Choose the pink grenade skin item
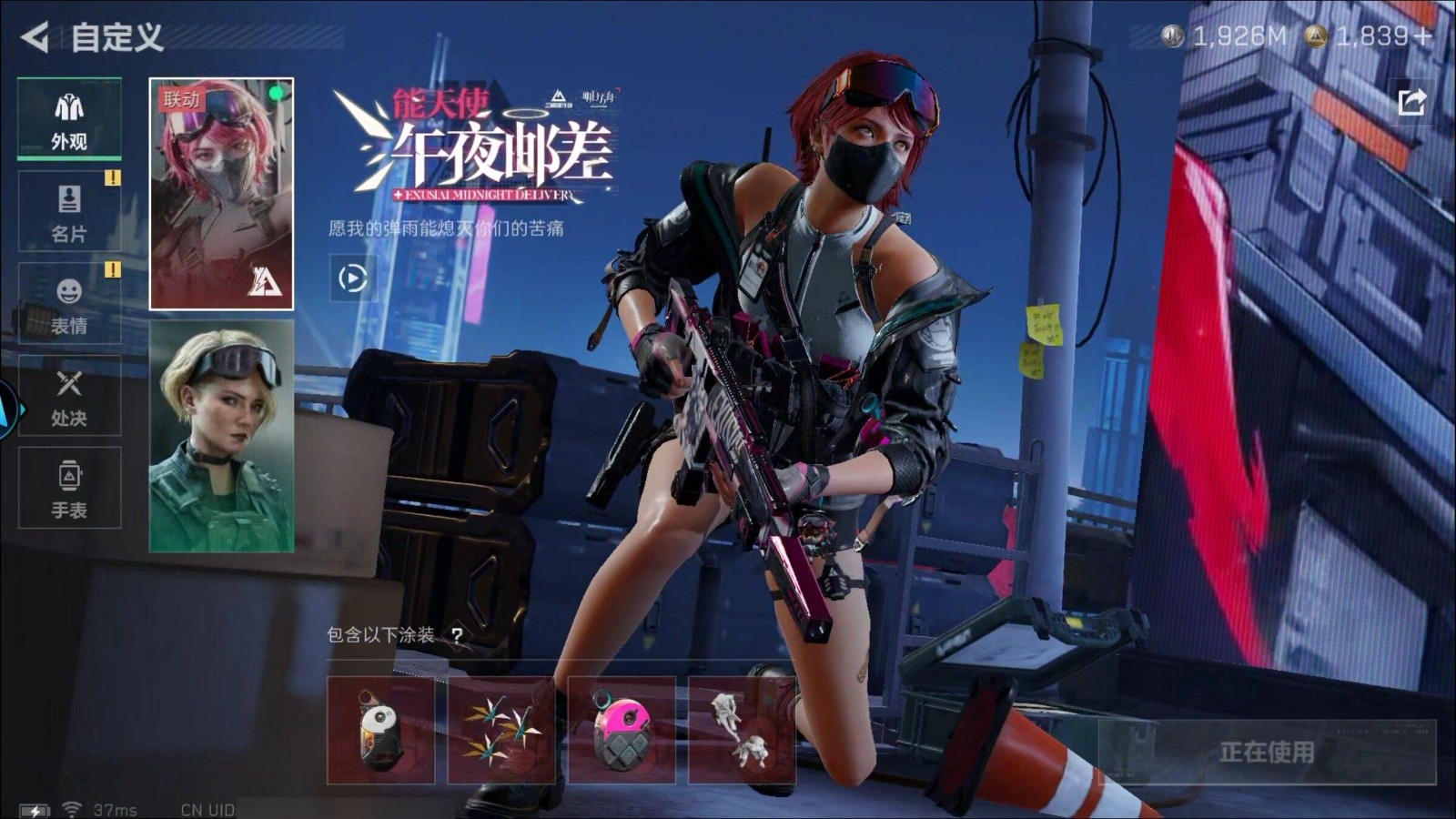Image resolution: width=1456 pixels, height=819 pixels. [622, 730]
